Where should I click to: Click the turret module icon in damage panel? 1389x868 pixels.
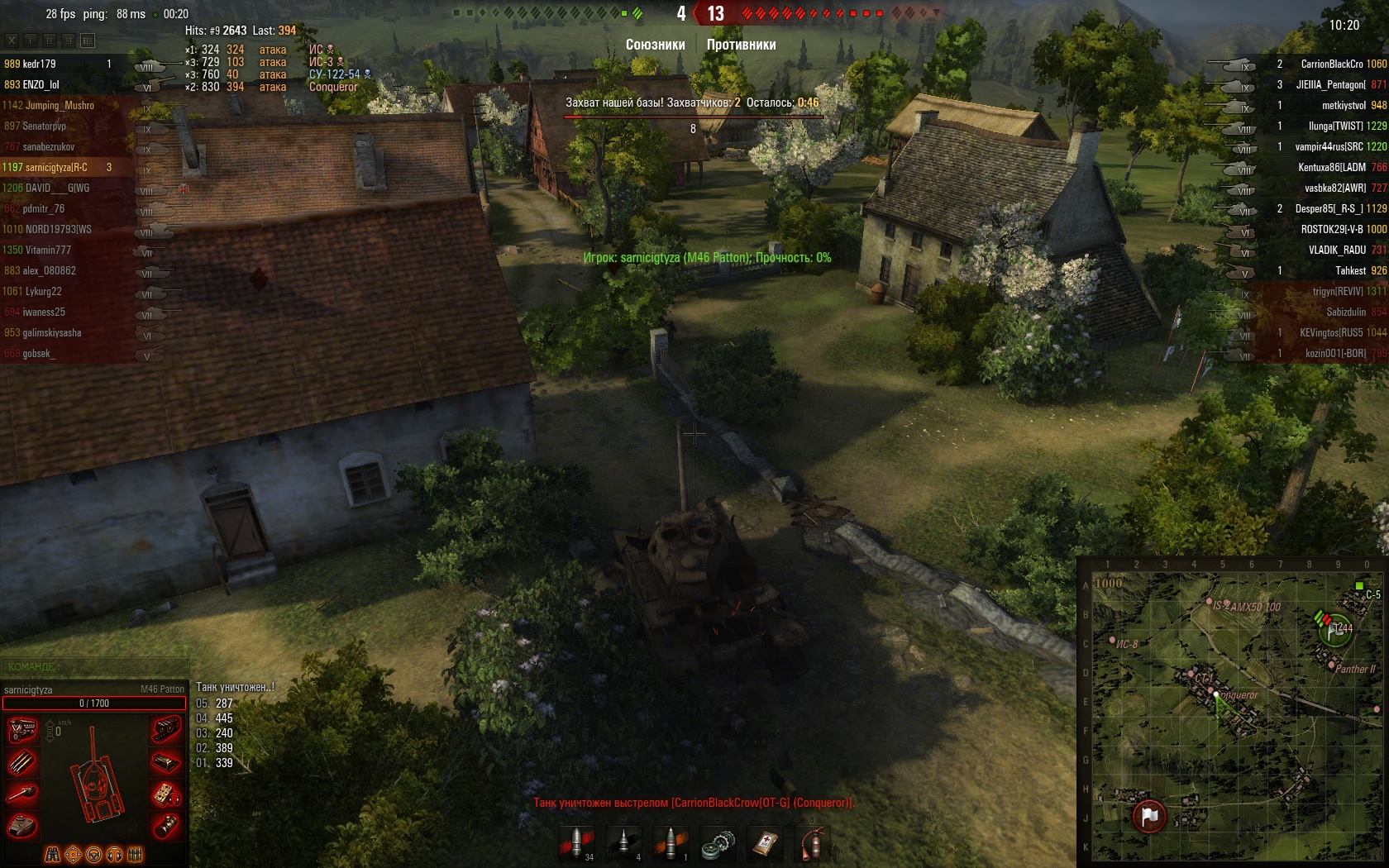pos(22,824)
